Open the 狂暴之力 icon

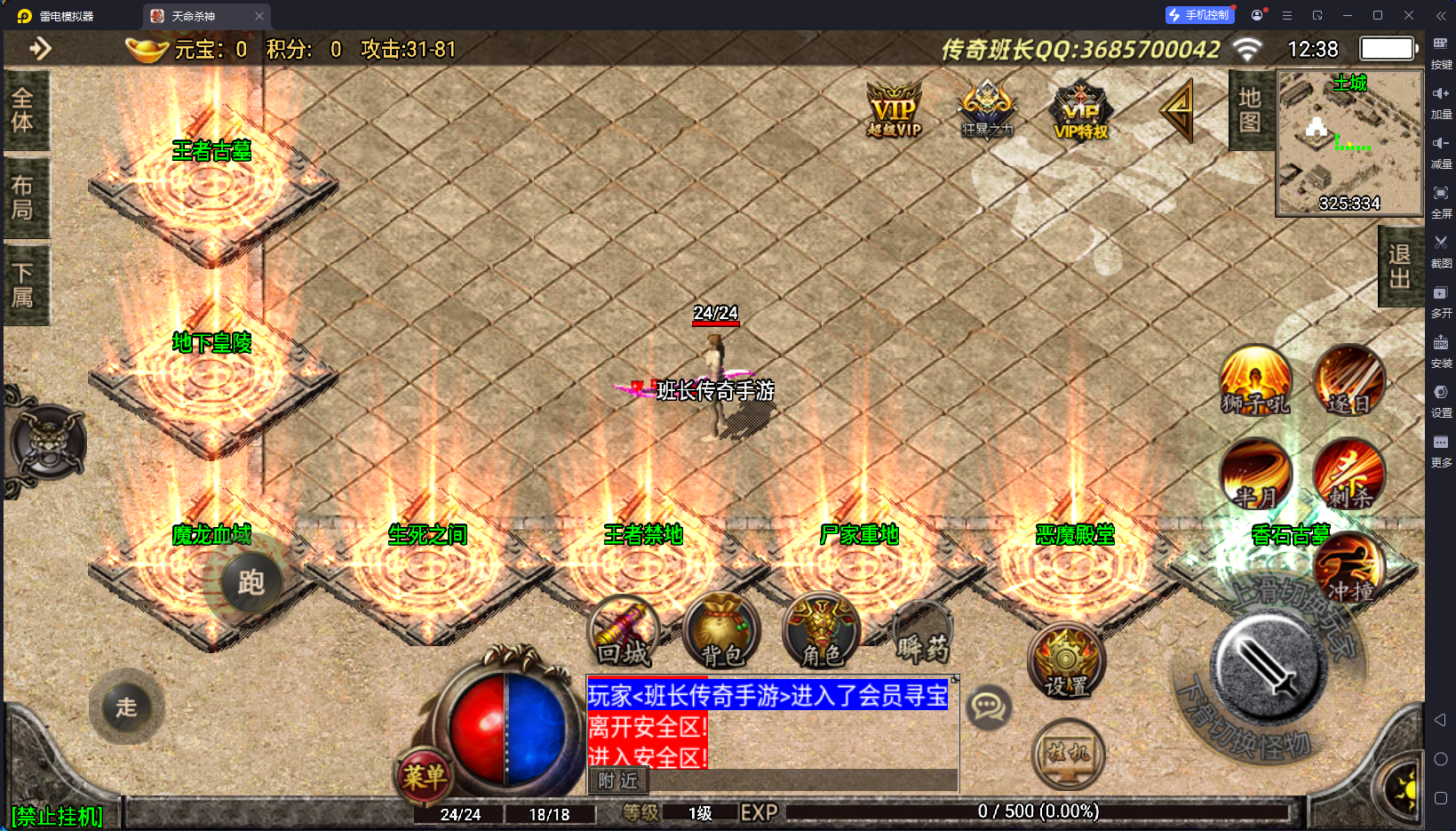(987, 110)
